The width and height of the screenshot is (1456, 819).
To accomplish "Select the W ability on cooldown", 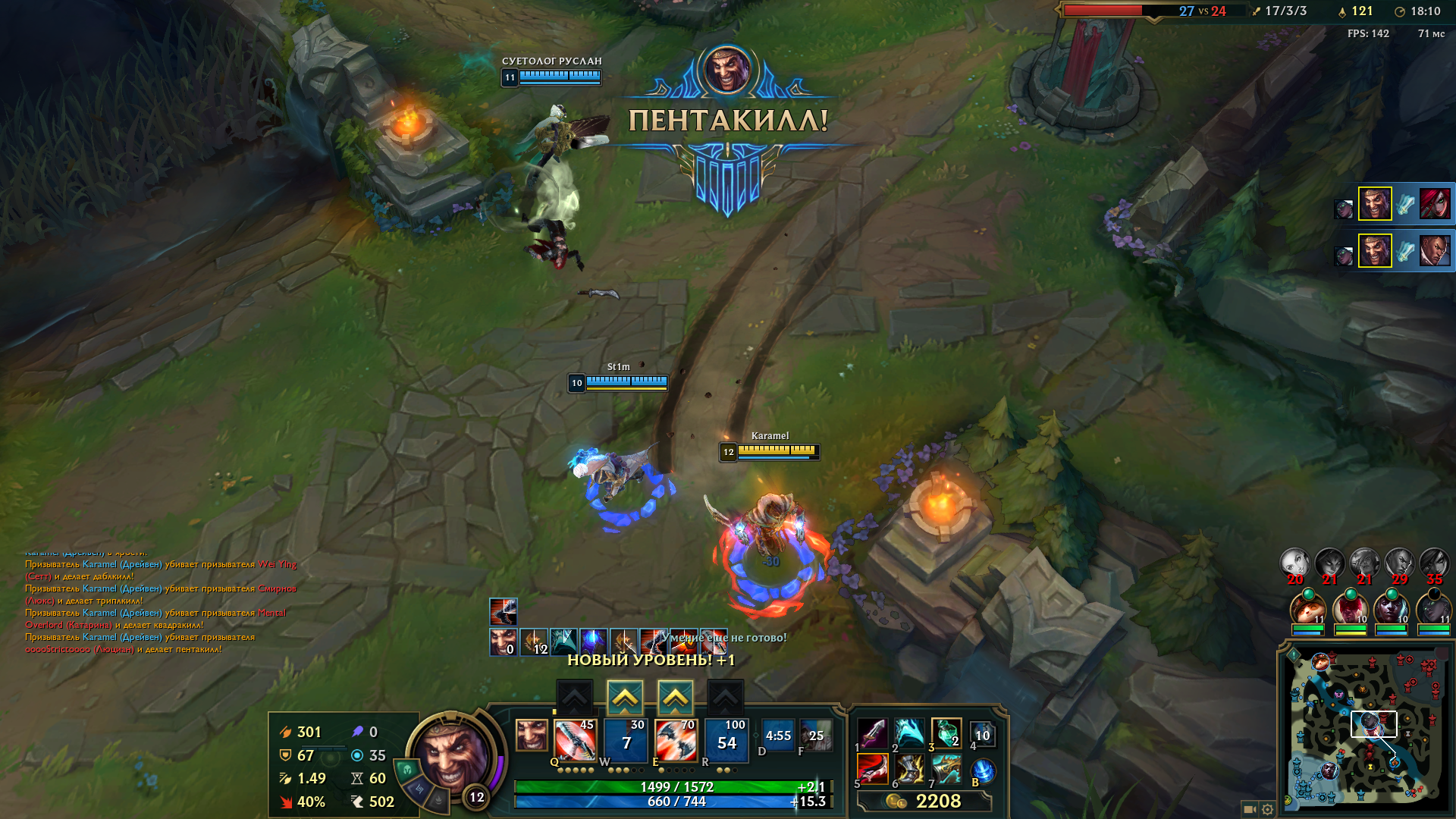I will [x=625, y=740].
